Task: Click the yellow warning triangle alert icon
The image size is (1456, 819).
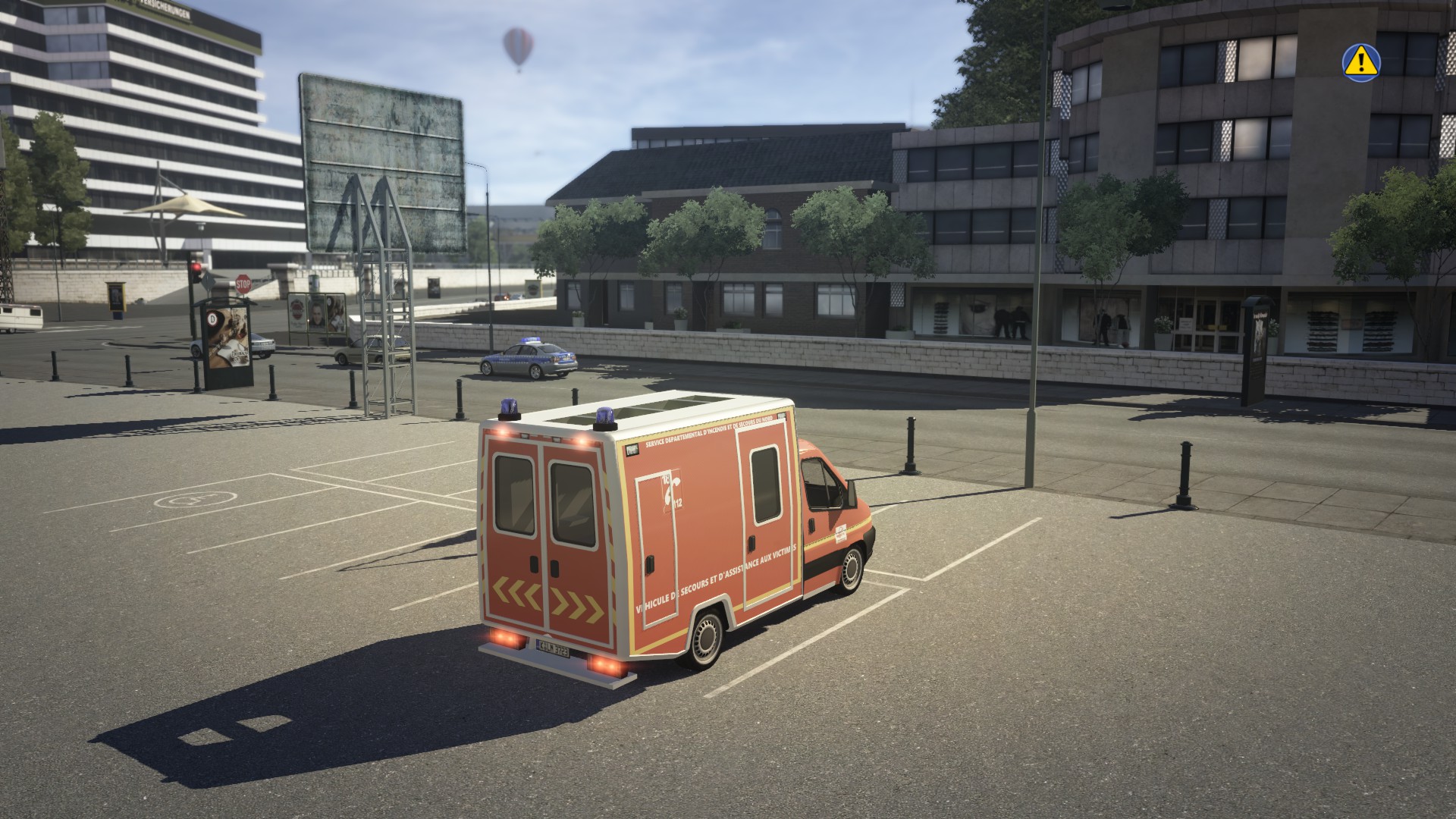Action: 1361,60
